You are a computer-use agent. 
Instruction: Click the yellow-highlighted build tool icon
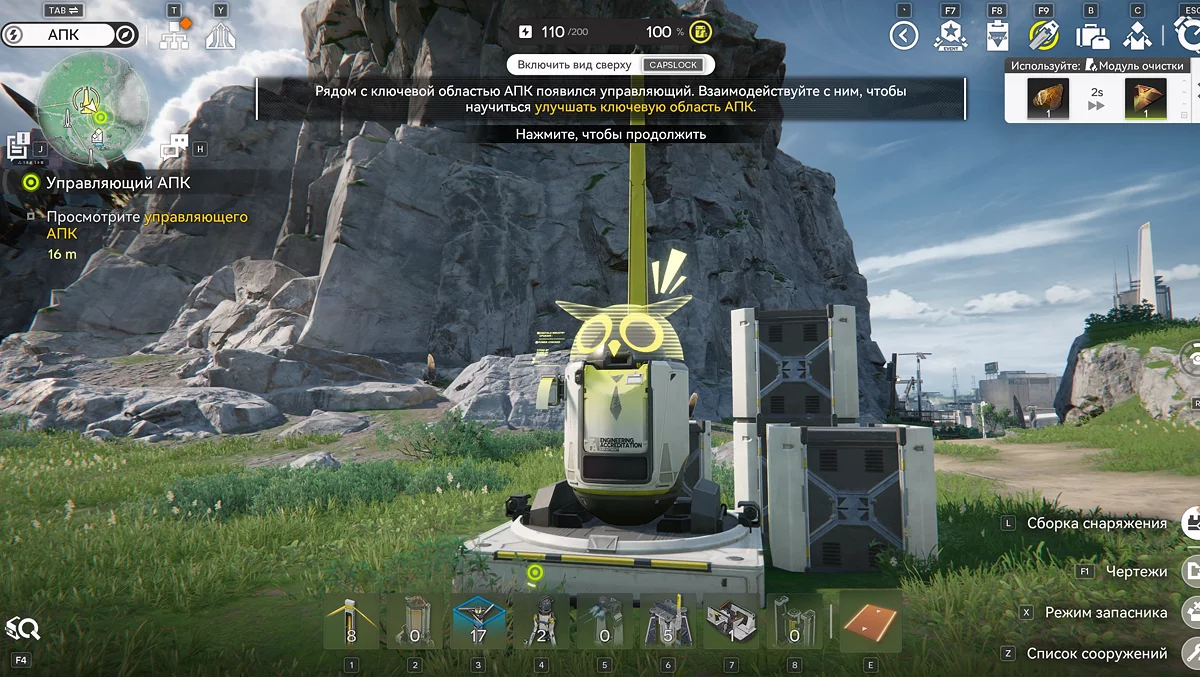(1044, 36)
